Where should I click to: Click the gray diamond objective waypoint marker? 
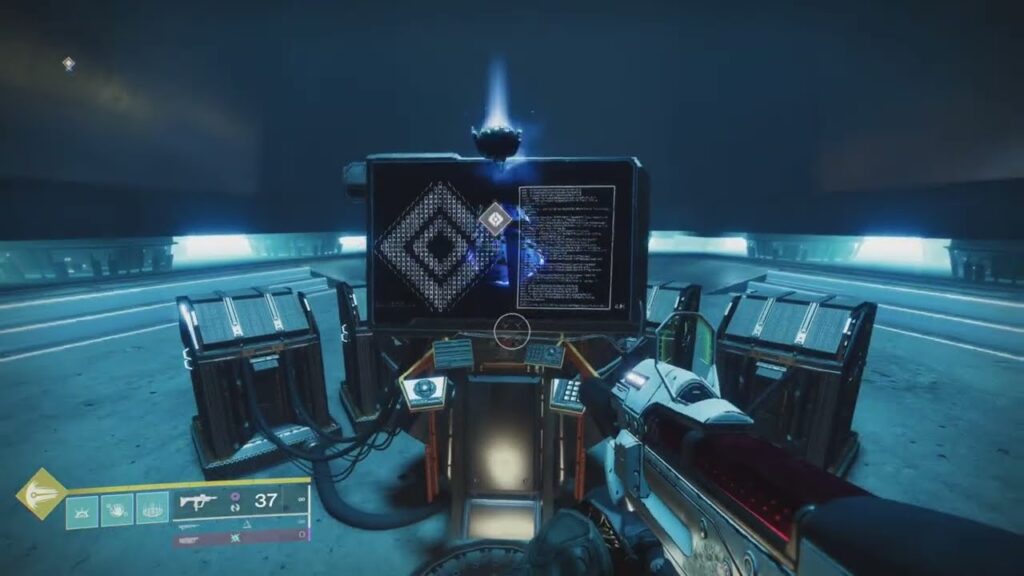click(495, 218)
